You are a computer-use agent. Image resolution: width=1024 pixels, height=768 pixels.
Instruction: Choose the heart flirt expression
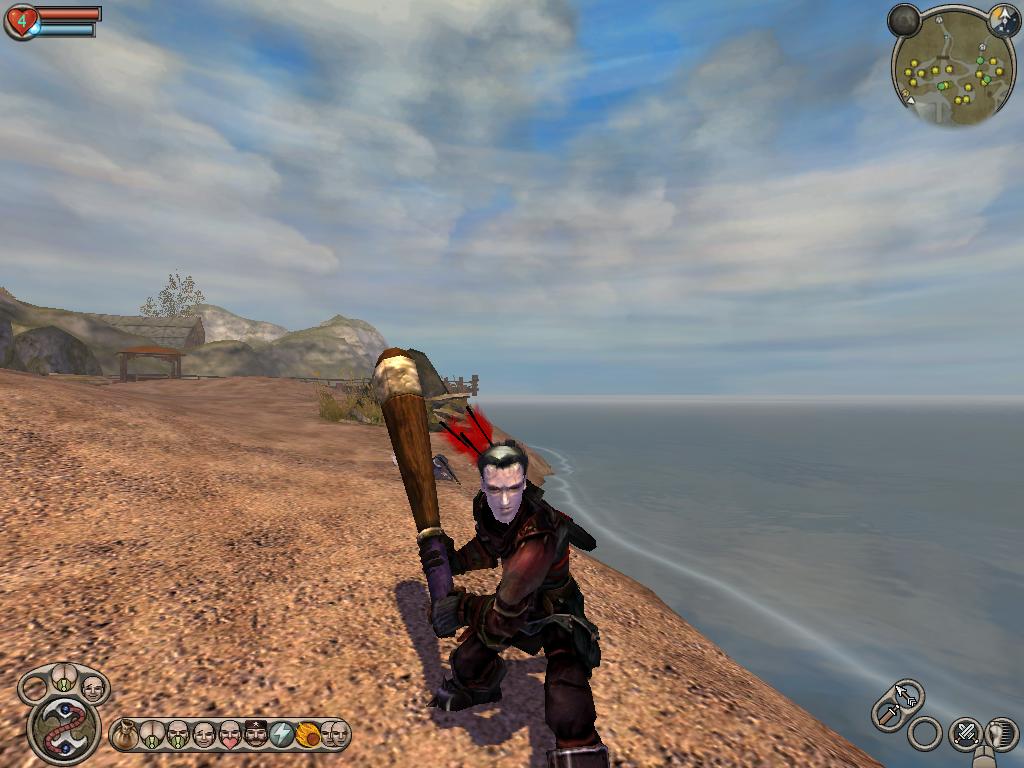click(230, 735)
